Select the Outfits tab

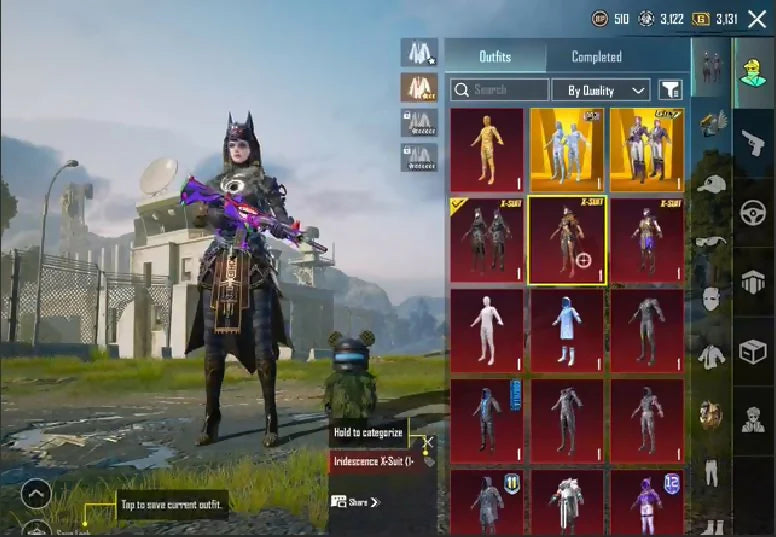coord(496,57)
